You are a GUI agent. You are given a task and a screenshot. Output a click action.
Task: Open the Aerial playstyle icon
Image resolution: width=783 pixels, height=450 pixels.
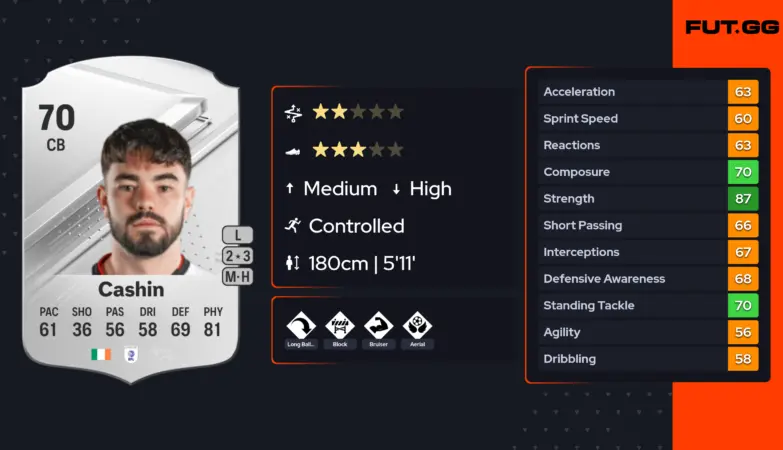417,326
